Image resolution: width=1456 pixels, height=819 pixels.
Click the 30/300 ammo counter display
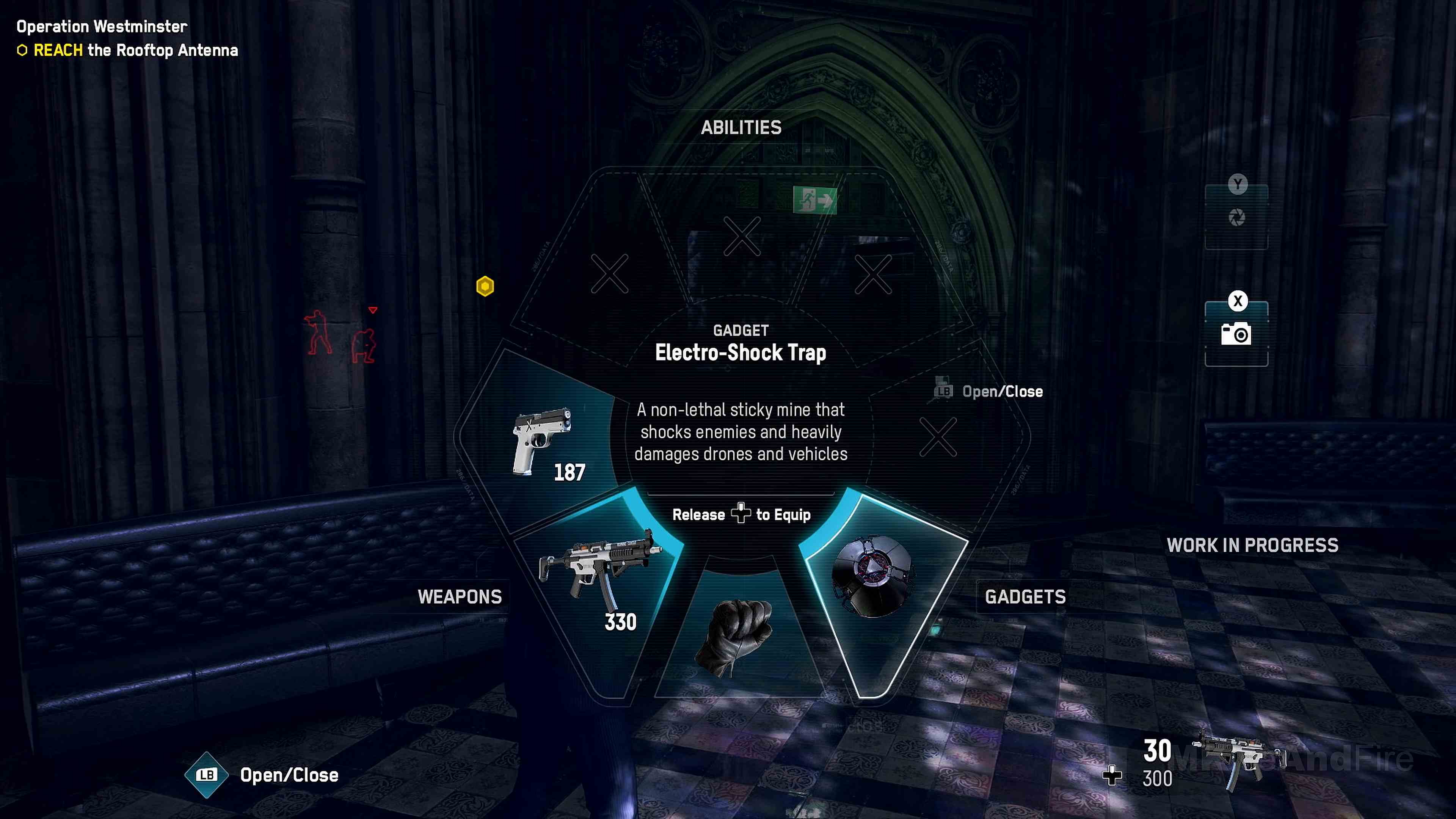tap(1157, 763)
